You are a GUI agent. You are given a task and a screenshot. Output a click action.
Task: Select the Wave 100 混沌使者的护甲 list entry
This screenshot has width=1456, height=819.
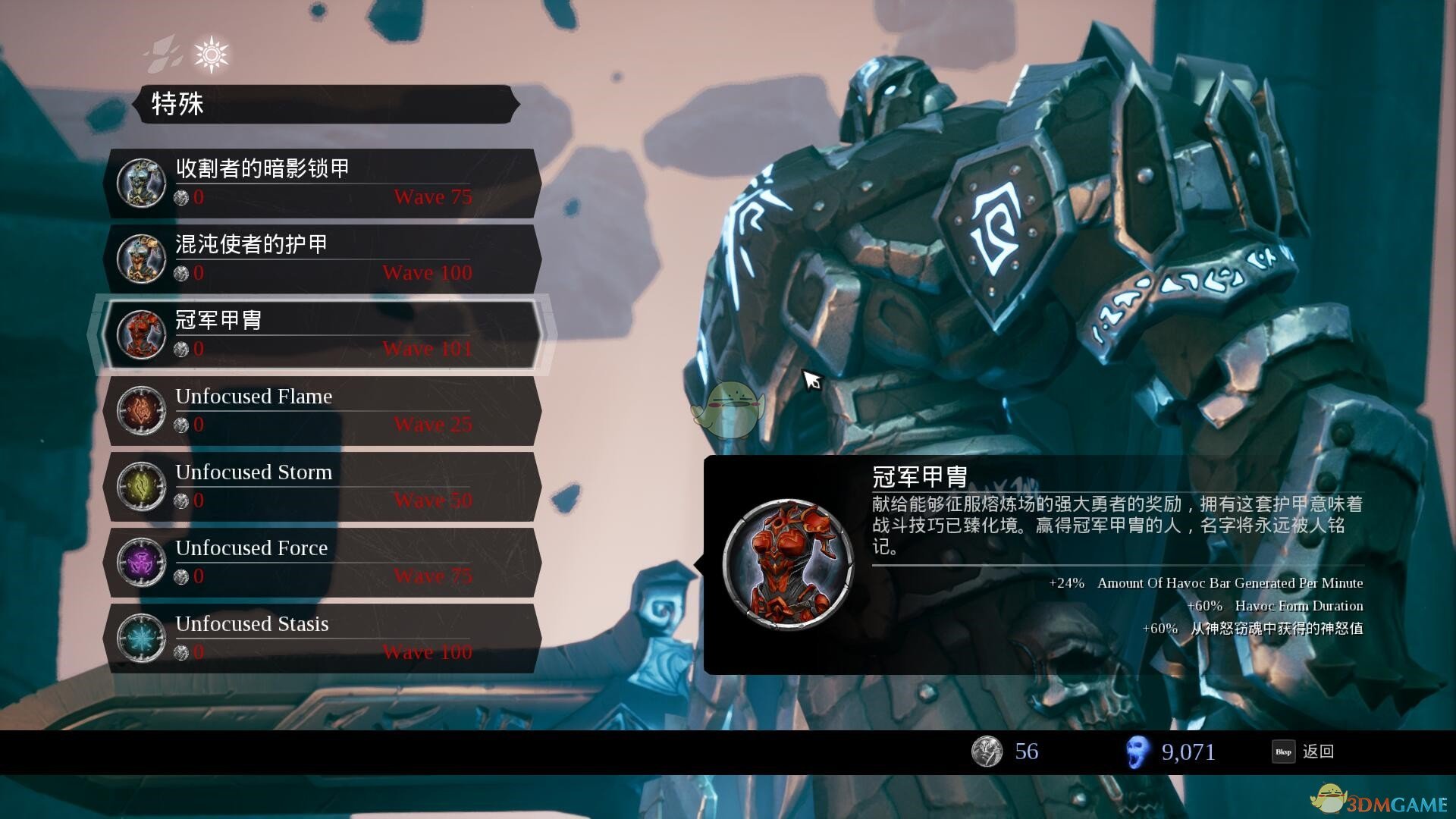pos(326,258)
